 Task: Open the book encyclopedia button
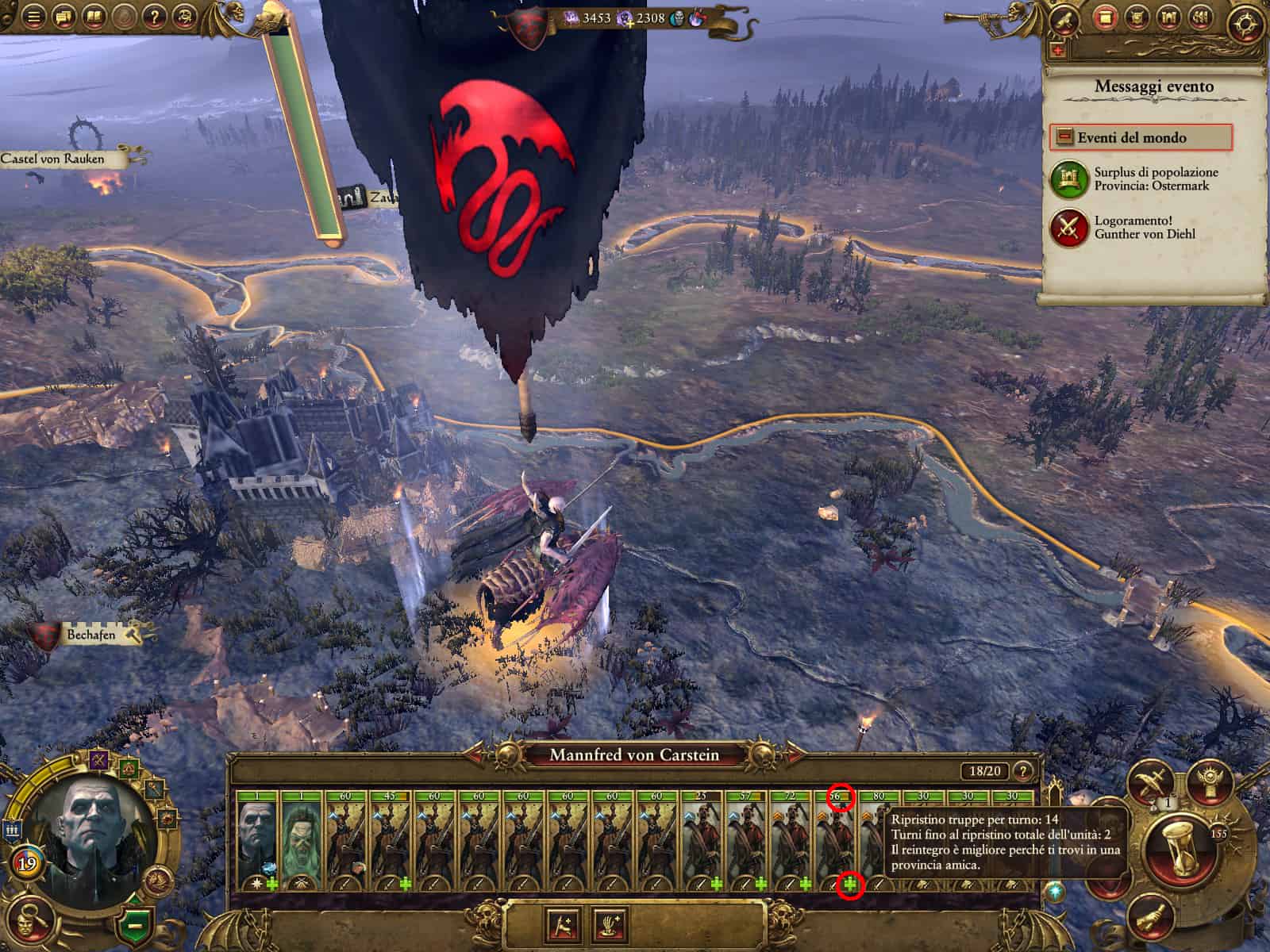point(94,16)
